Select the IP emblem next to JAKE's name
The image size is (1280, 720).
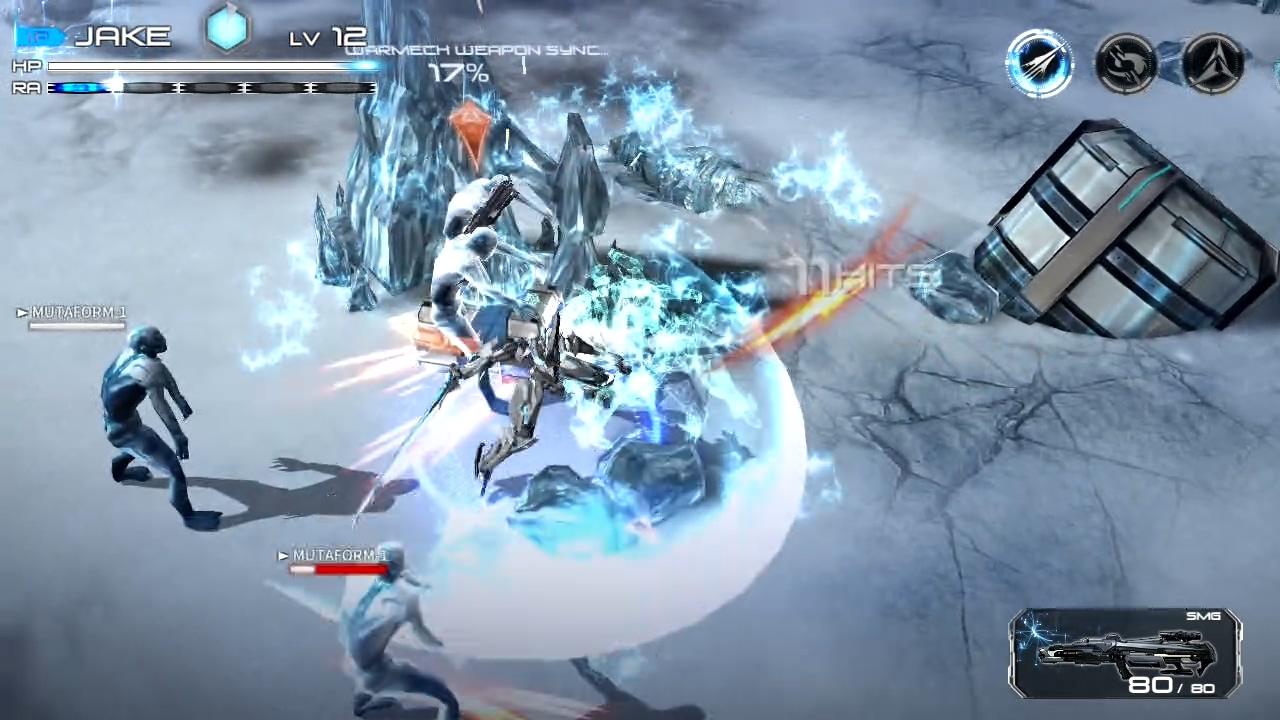(x=38, y=36)
